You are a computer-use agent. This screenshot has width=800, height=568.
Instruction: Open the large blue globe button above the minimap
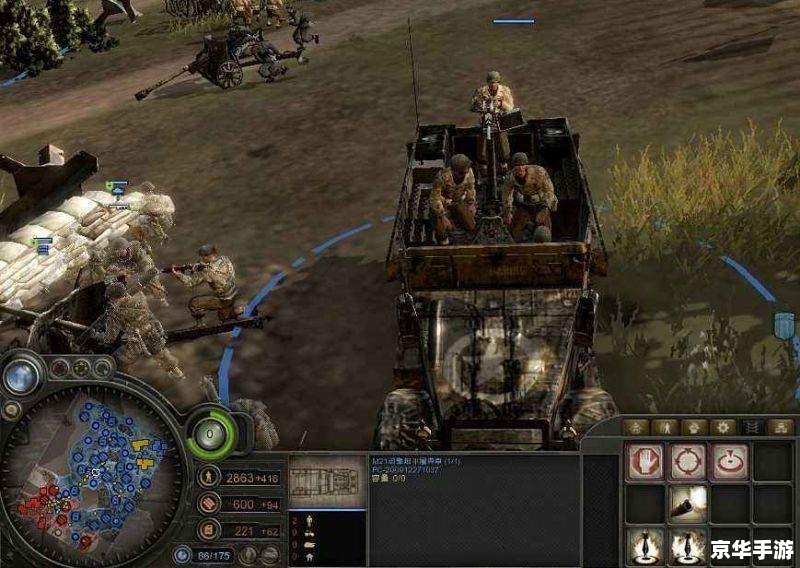[20, 376]
